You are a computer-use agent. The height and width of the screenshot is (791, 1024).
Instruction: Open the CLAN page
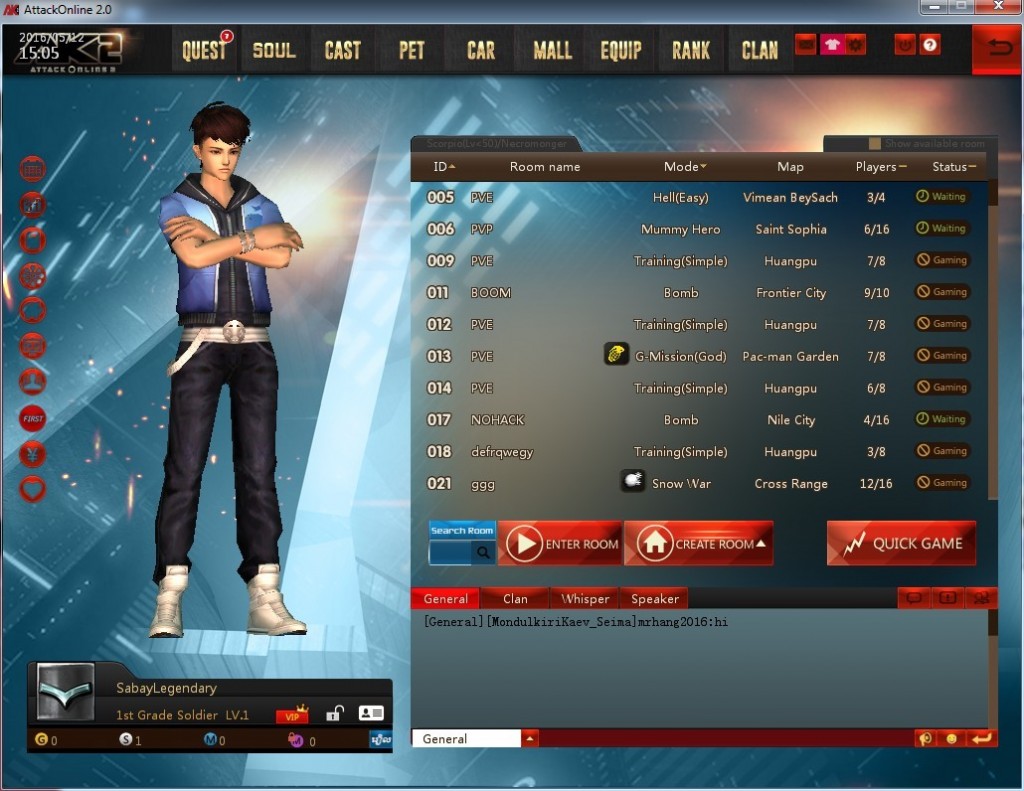pos(760,50)
